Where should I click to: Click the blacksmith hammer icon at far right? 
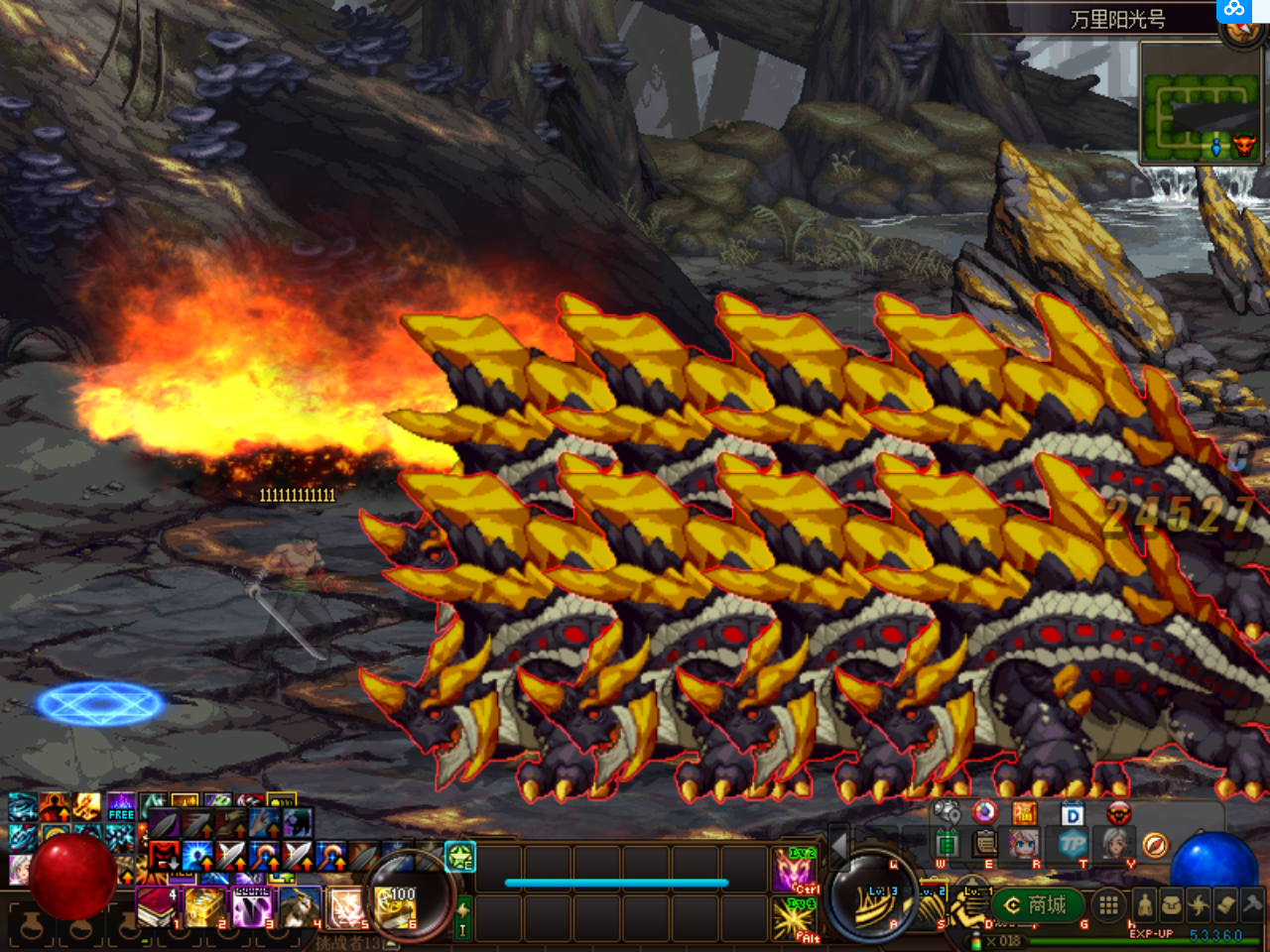tap(1252, 904)
